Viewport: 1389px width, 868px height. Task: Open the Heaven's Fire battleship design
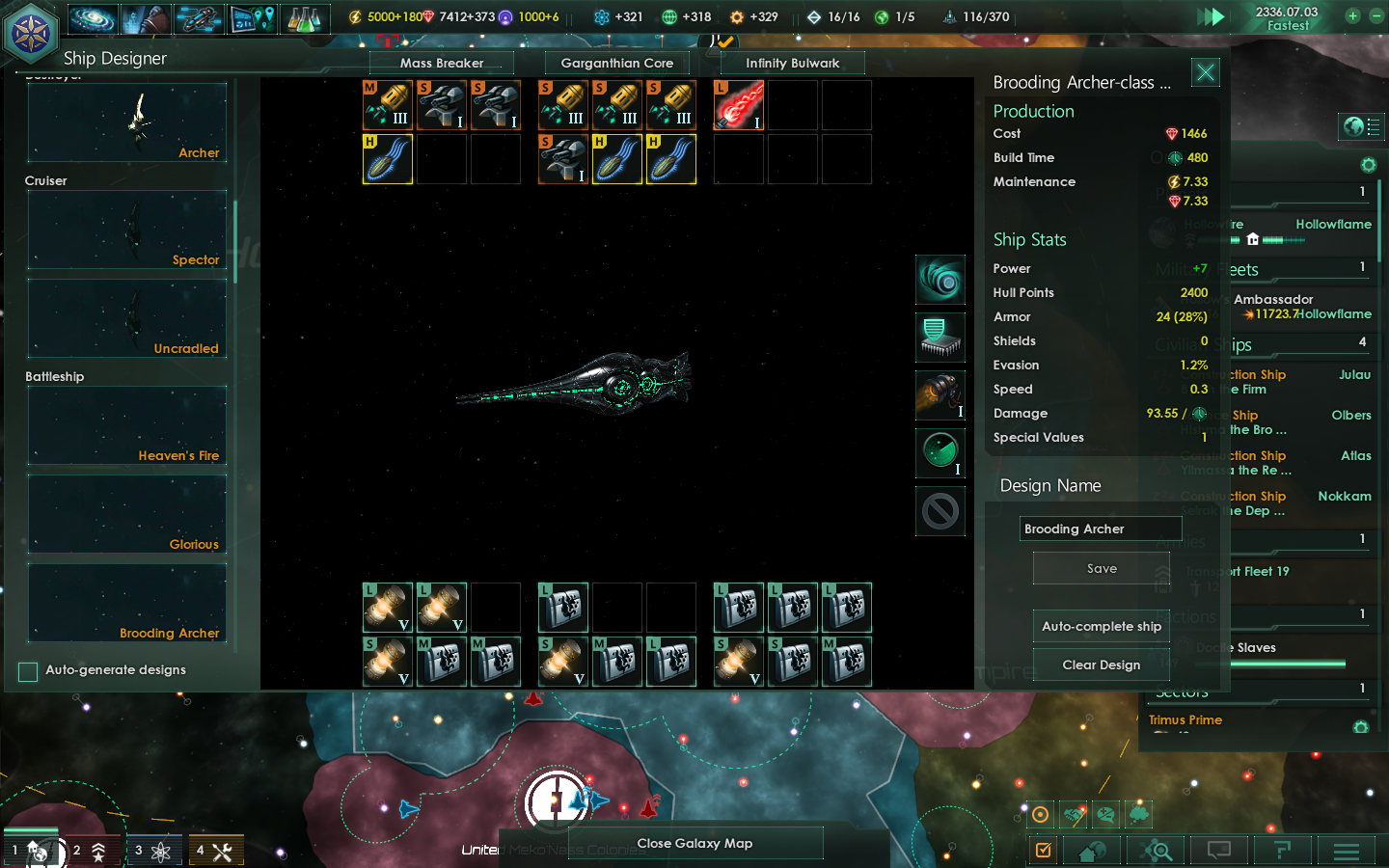[127, 425]
